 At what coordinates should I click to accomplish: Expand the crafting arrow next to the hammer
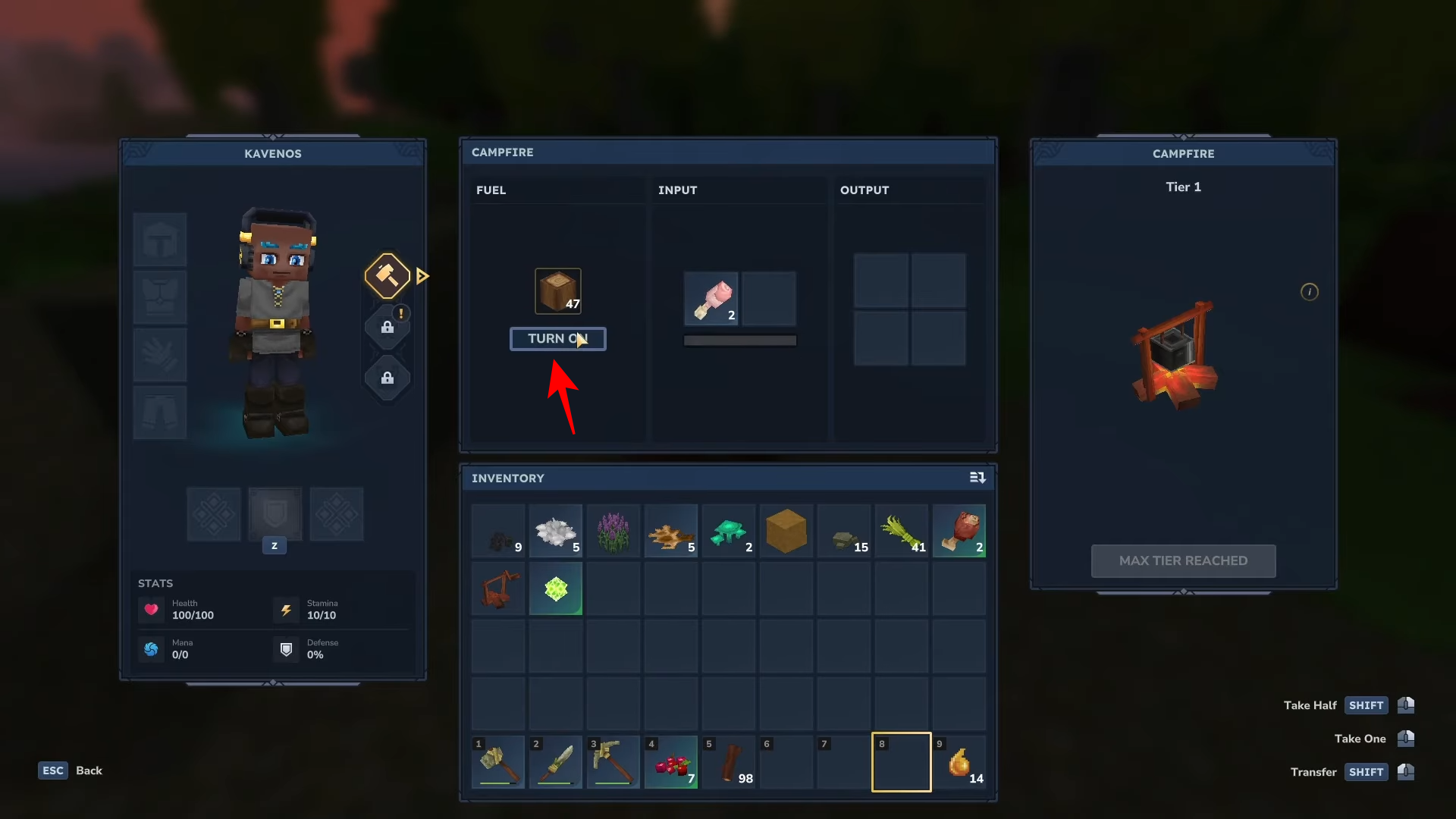(422, 276)
